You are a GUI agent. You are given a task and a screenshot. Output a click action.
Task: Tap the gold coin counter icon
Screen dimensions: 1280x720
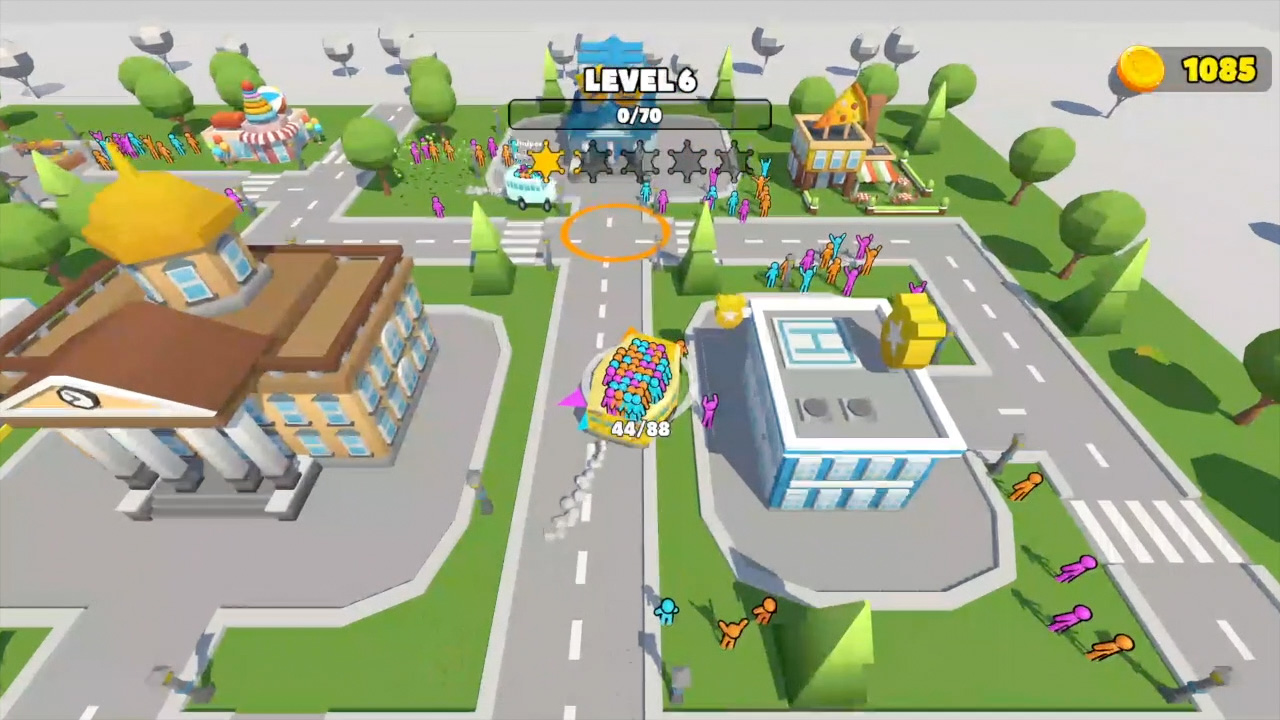click(1141, 70)
